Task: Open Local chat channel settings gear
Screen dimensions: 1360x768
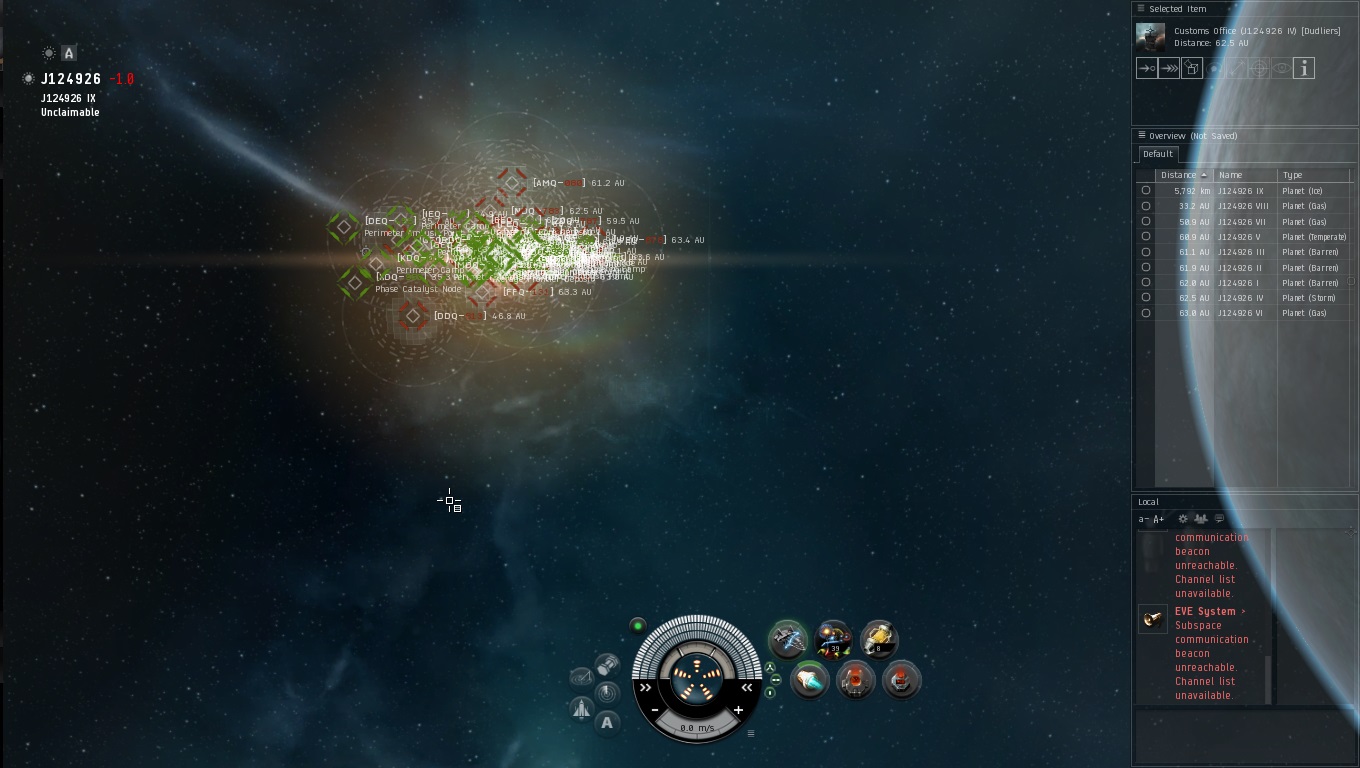Action: click(x=1183, y=519)
